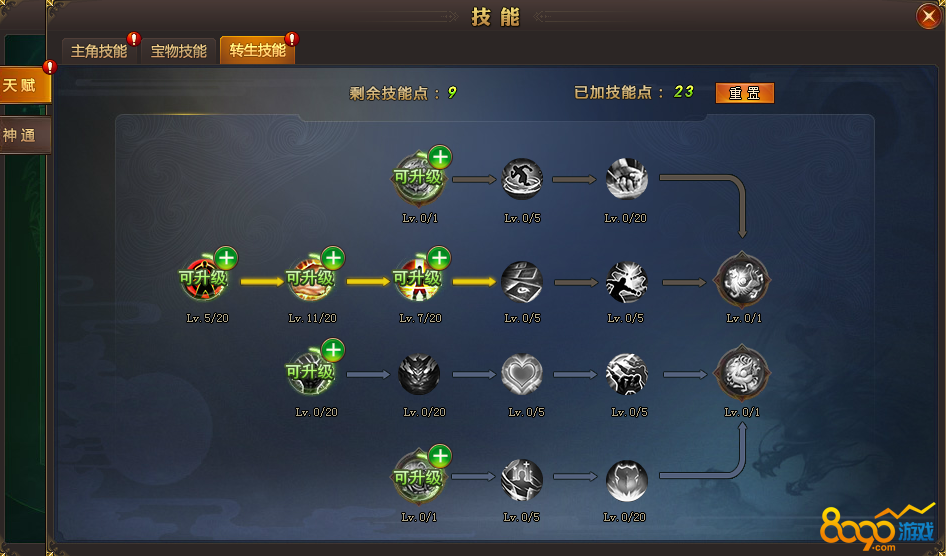The height and width of the screenshot is (556, 946).
Task: Select the running figure skill icon
Action: pos(522,179)
